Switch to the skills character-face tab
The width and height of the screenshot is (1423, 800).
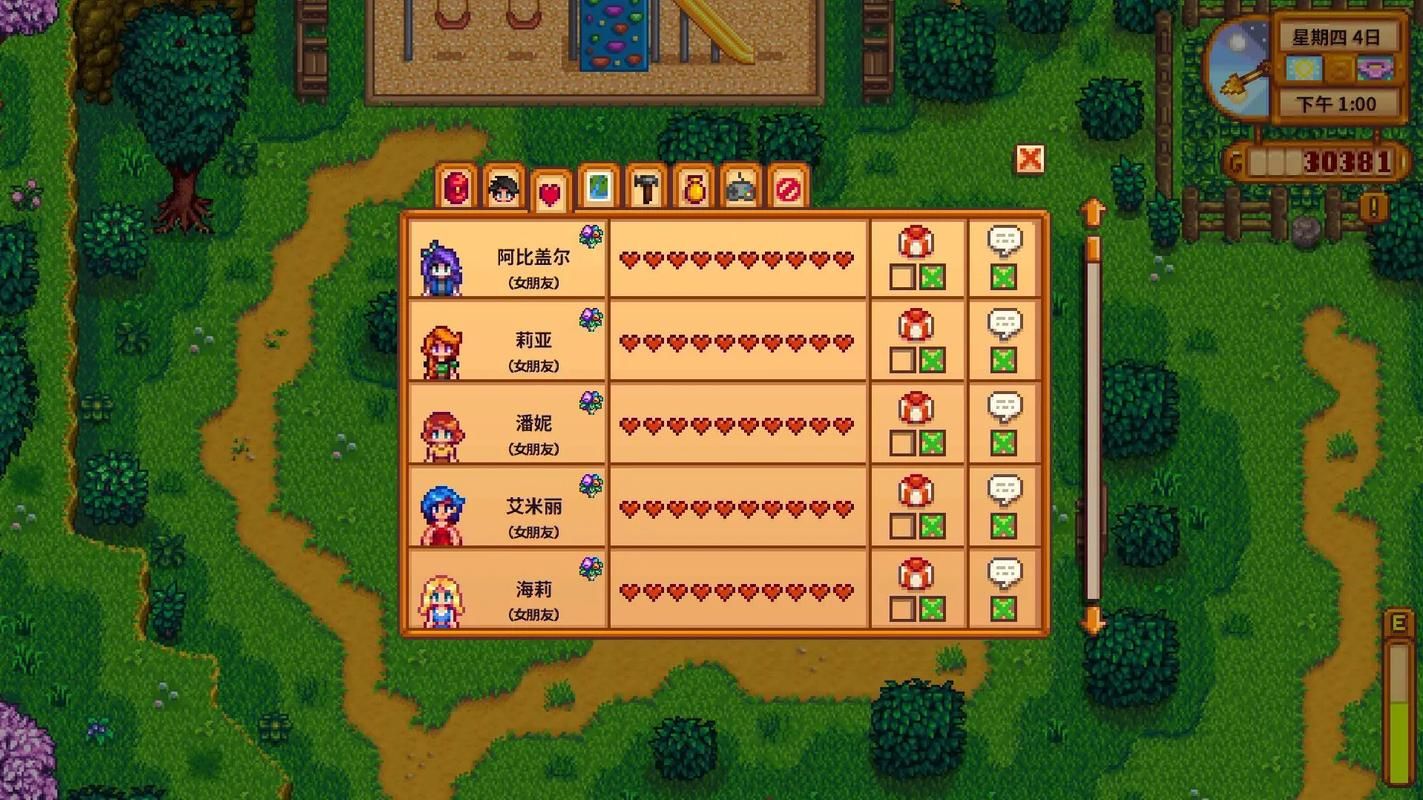504,187
